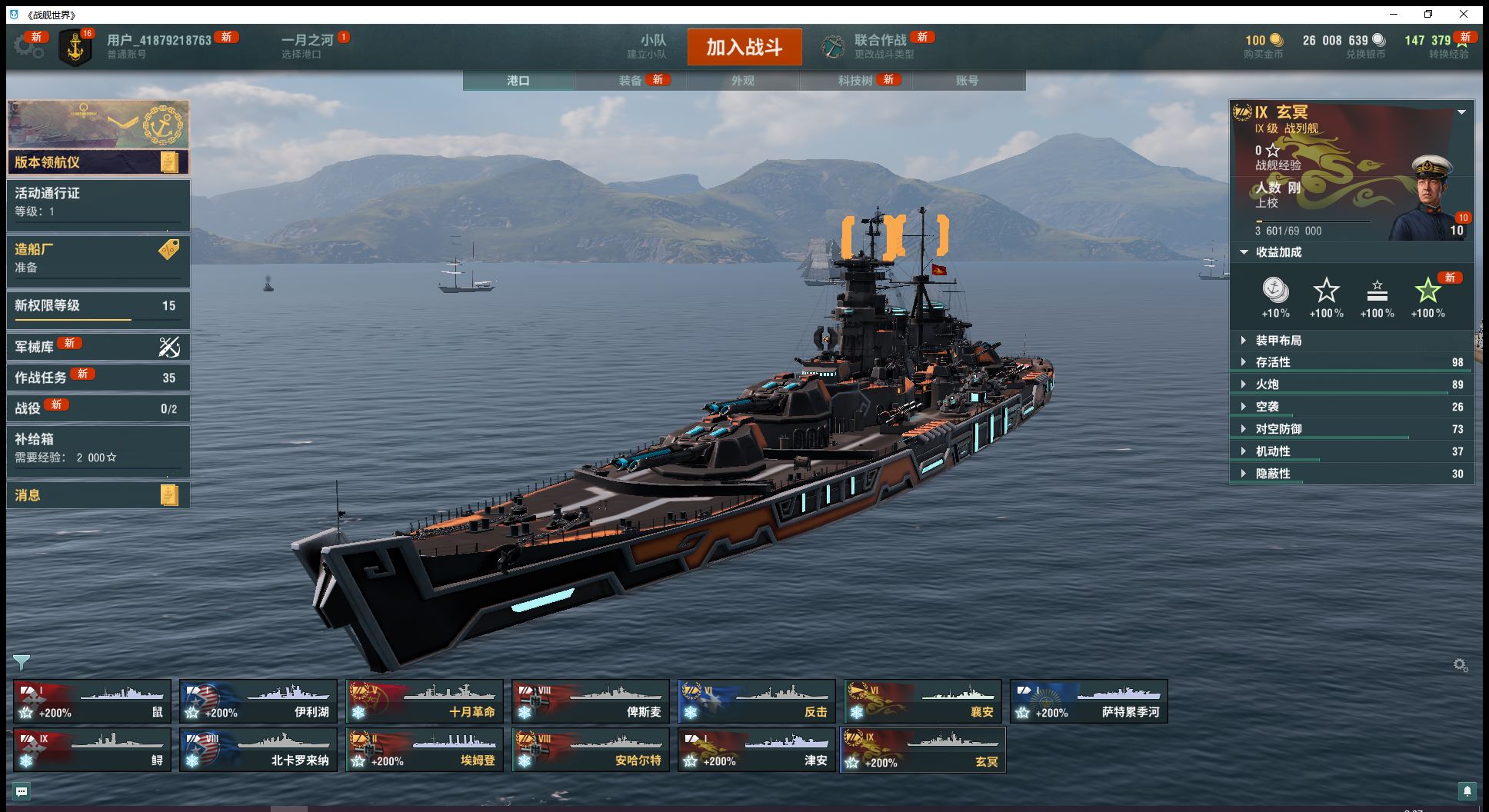Close the game window
1489x812 pixels.
pos(1464,14)
